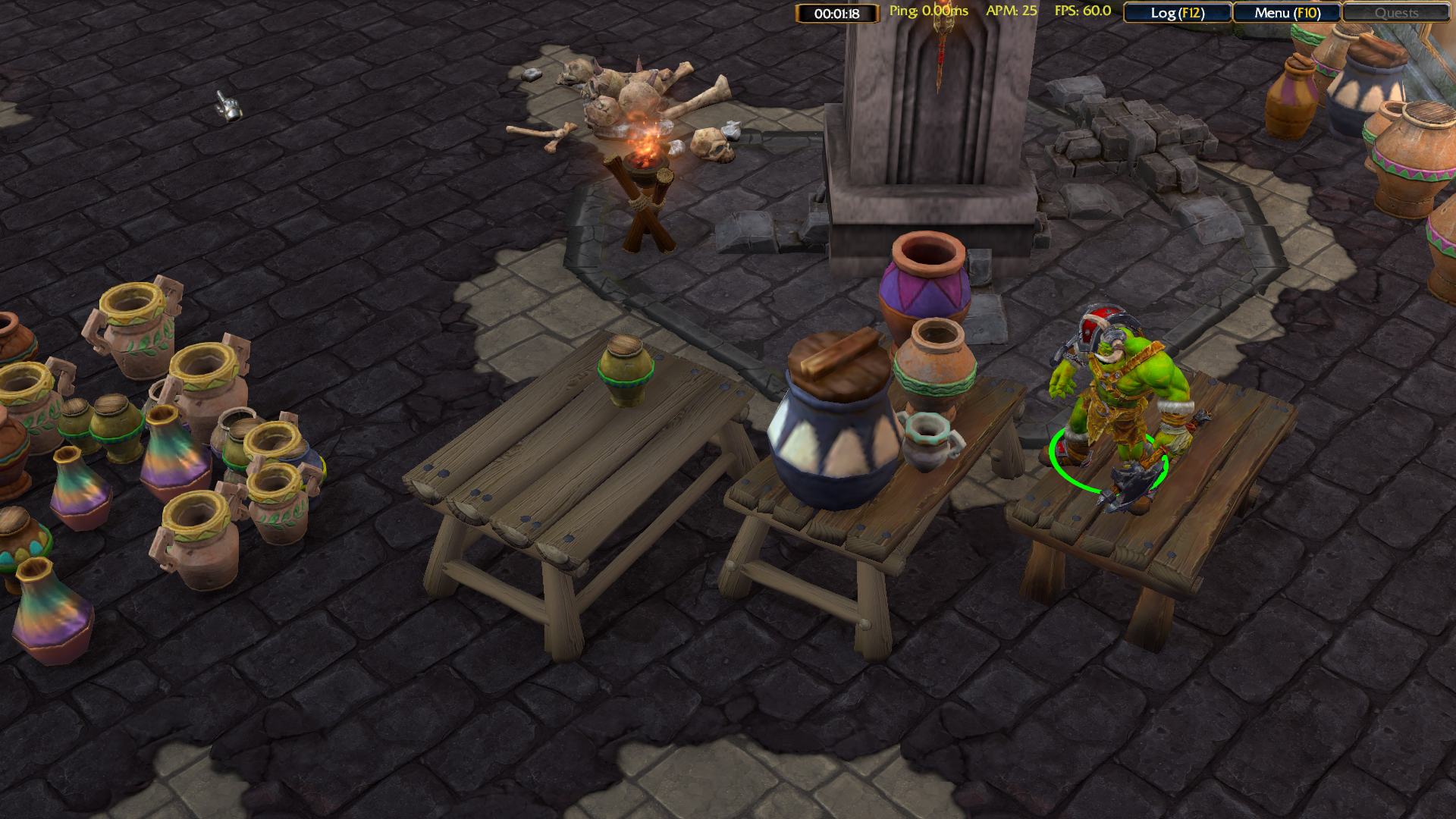Open the Log (F12) panel

1177,13
